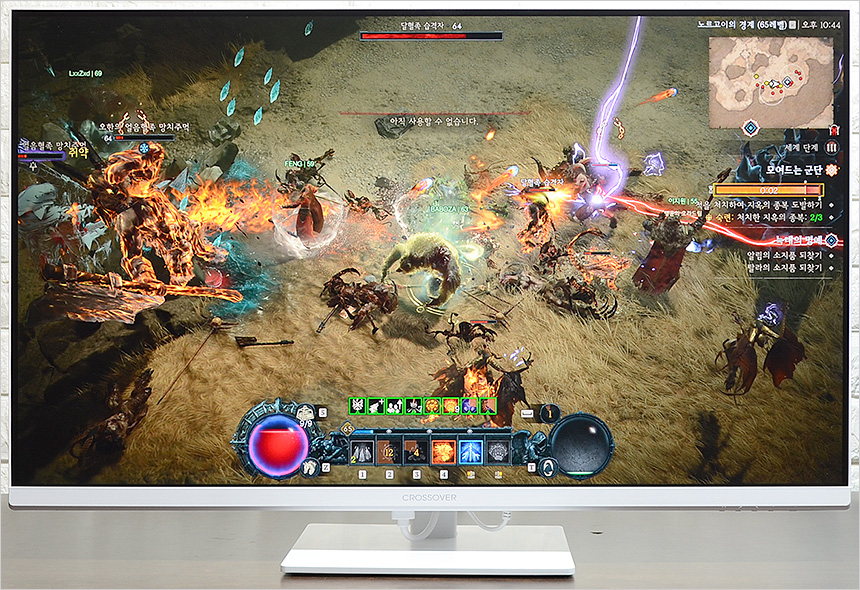Screen dimensions: 860x590
Task: Click the blue orbs buff icon
Action: tap(469, 406)
